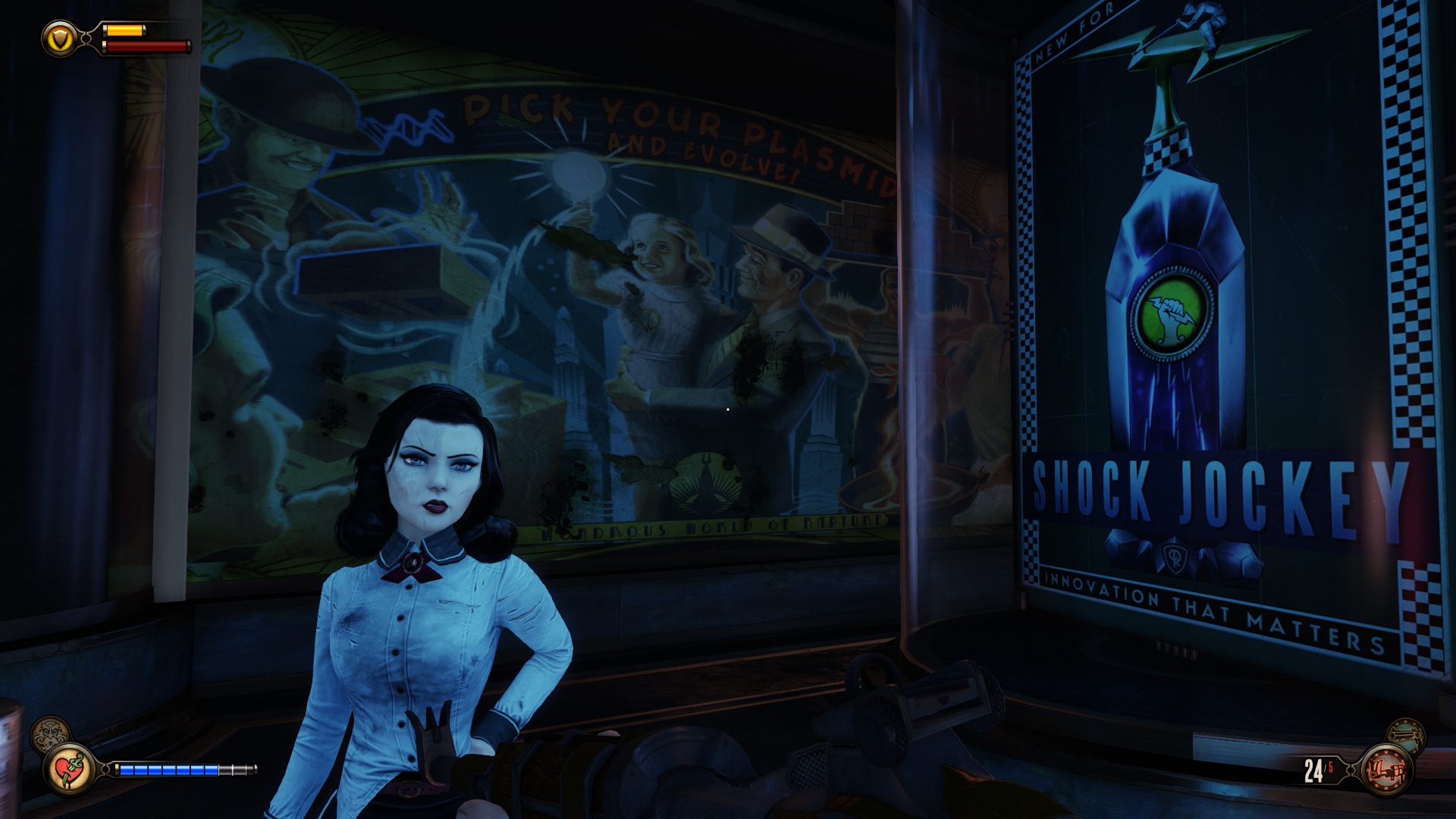Click the orange active weapon icon
The height and width of the screenshot is (819, 1456).
pyautogui.click(x=1387, y=770)
